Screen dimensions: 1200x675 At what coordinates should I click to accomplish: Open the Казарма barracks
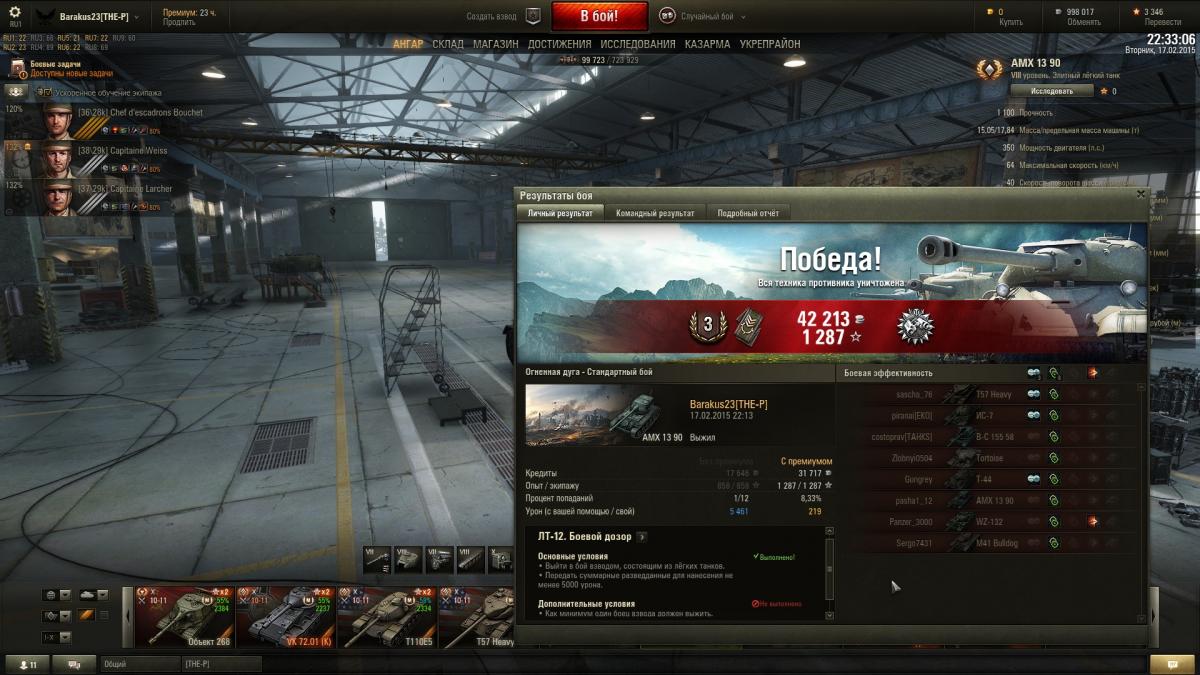(x=707, y=44)
